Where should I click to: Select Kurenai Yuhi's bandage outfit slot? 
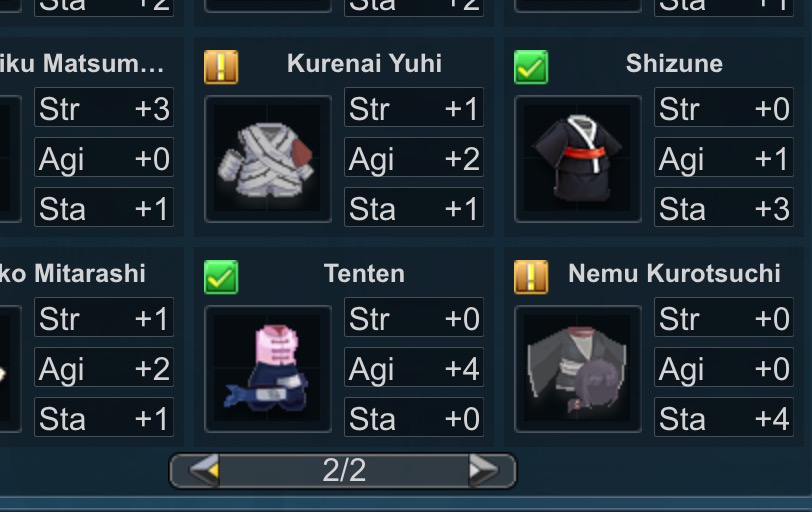coord(267,159)
